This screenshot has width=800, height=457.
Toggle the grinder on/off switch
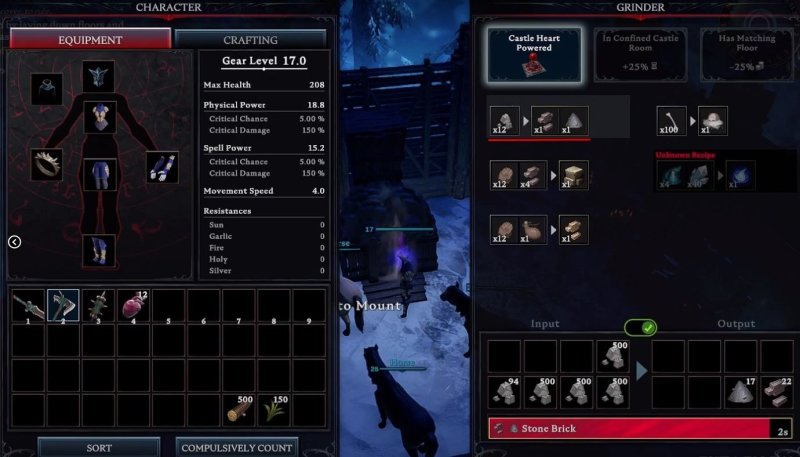click(x=640, y=327)
